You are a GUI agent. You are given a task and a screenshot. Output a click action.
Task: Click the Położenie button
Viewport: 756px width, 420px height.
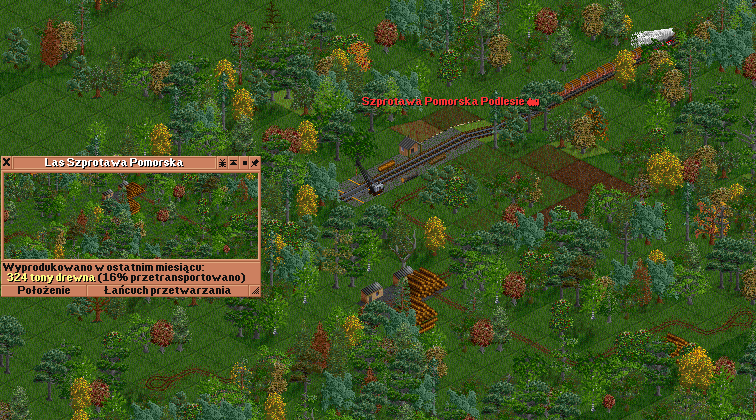click(x=44, y=290)
